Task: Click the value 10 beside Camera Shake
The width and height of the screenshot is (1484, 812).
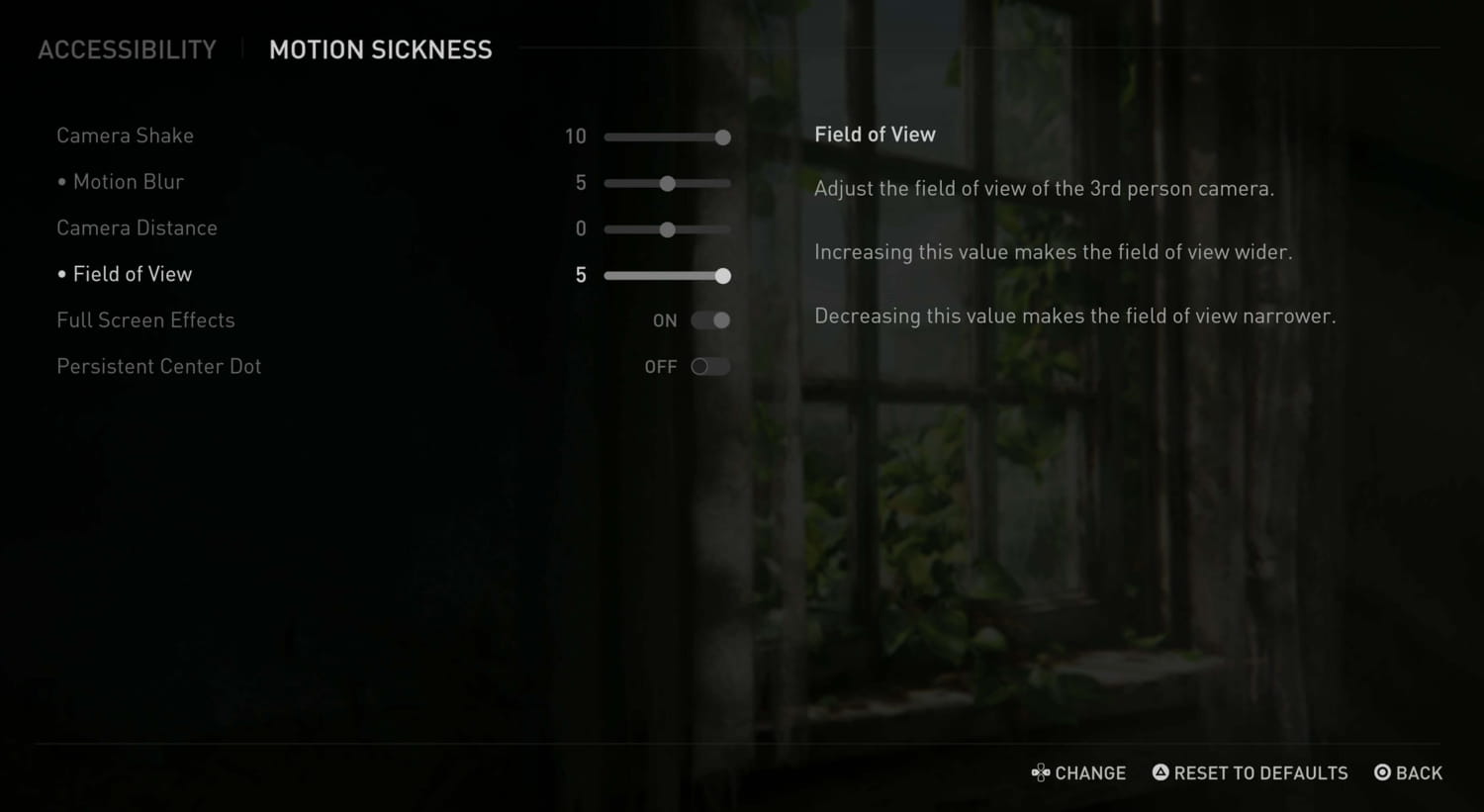Action: coord(576,135)
